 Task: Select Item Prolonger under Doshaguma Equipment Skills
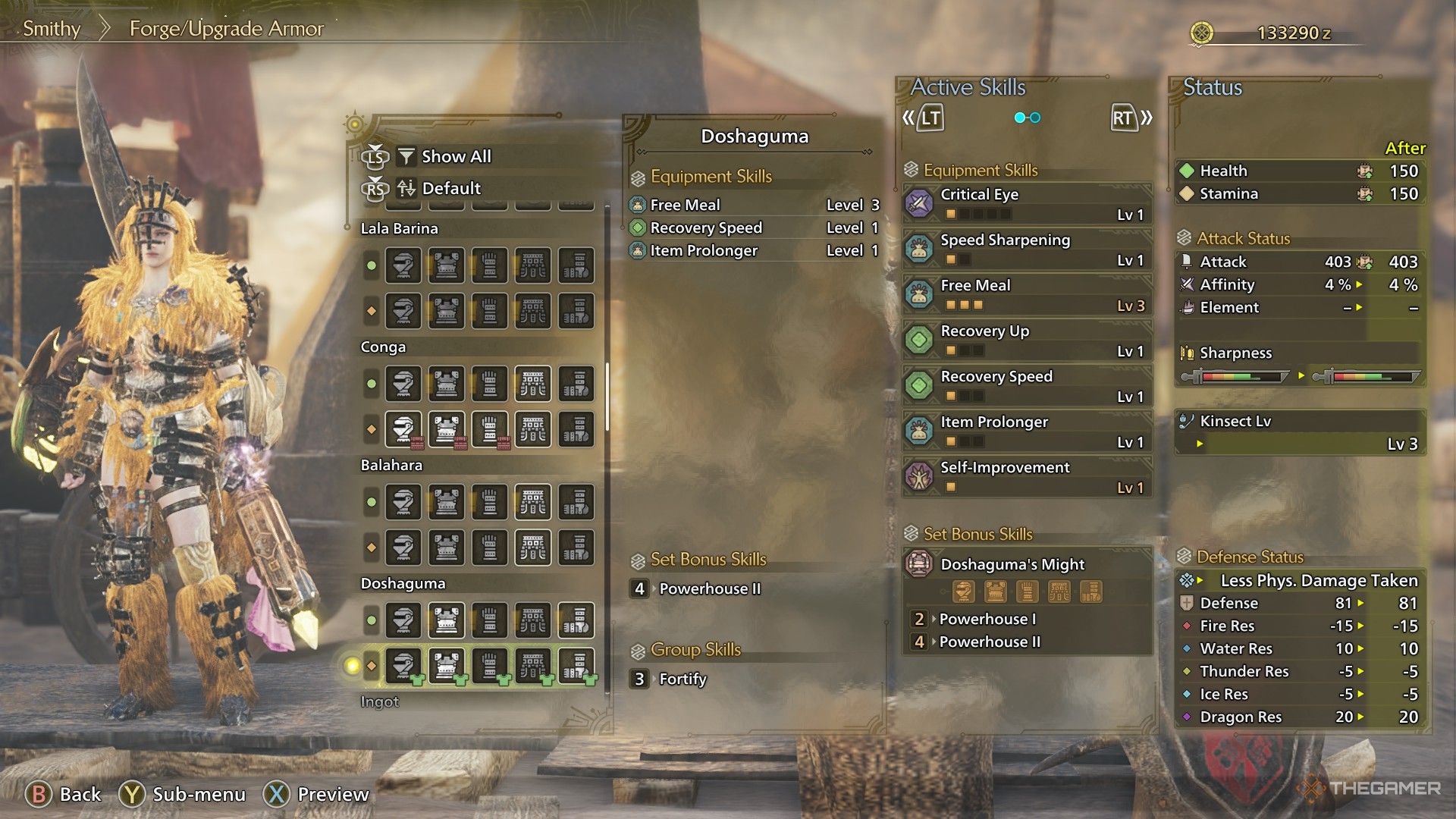(x=703, y=251)
